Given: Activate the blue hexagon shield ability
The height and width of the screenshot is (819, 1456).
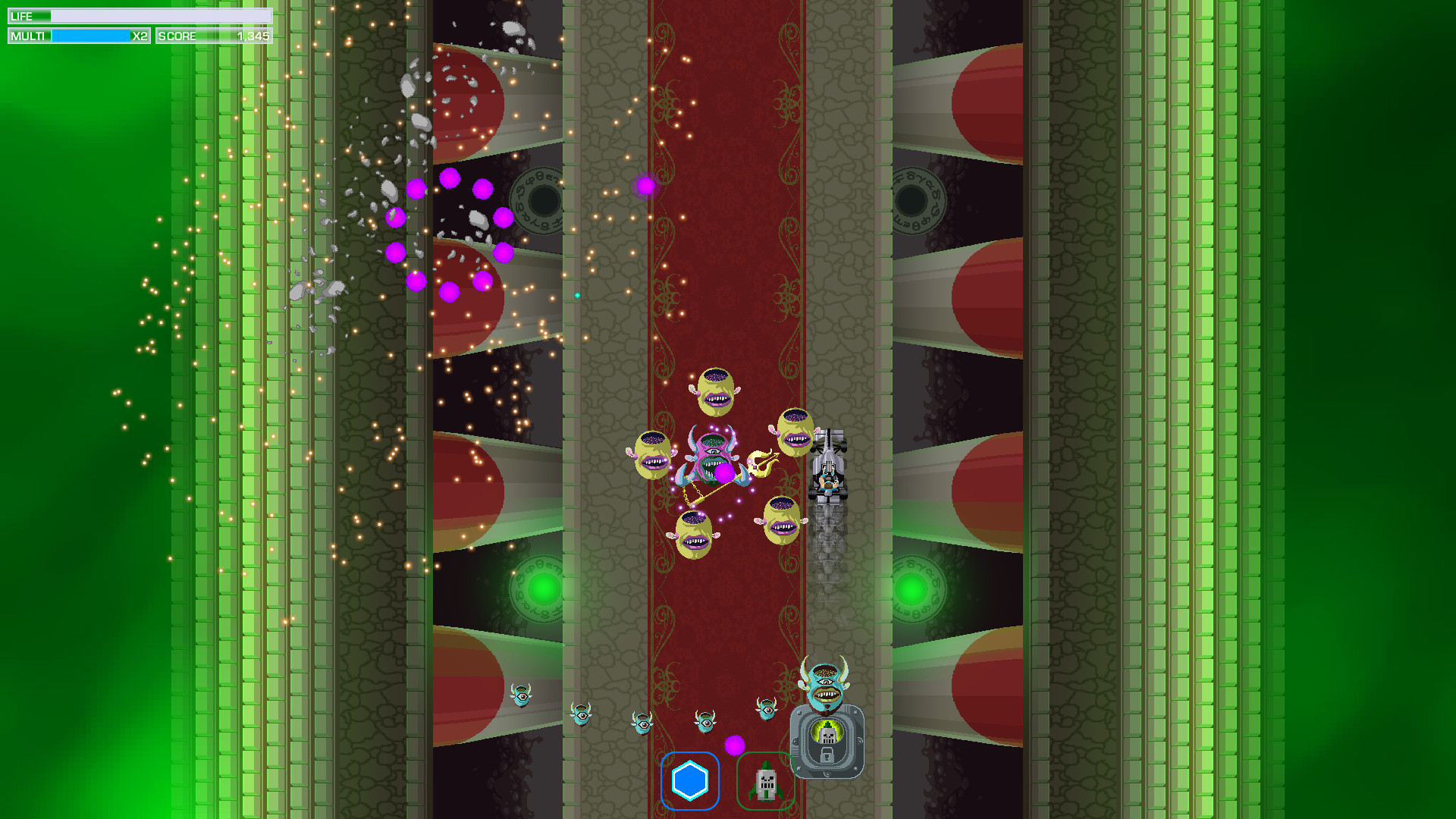Looking at the screenshot, I should click(x=689, y=781).
